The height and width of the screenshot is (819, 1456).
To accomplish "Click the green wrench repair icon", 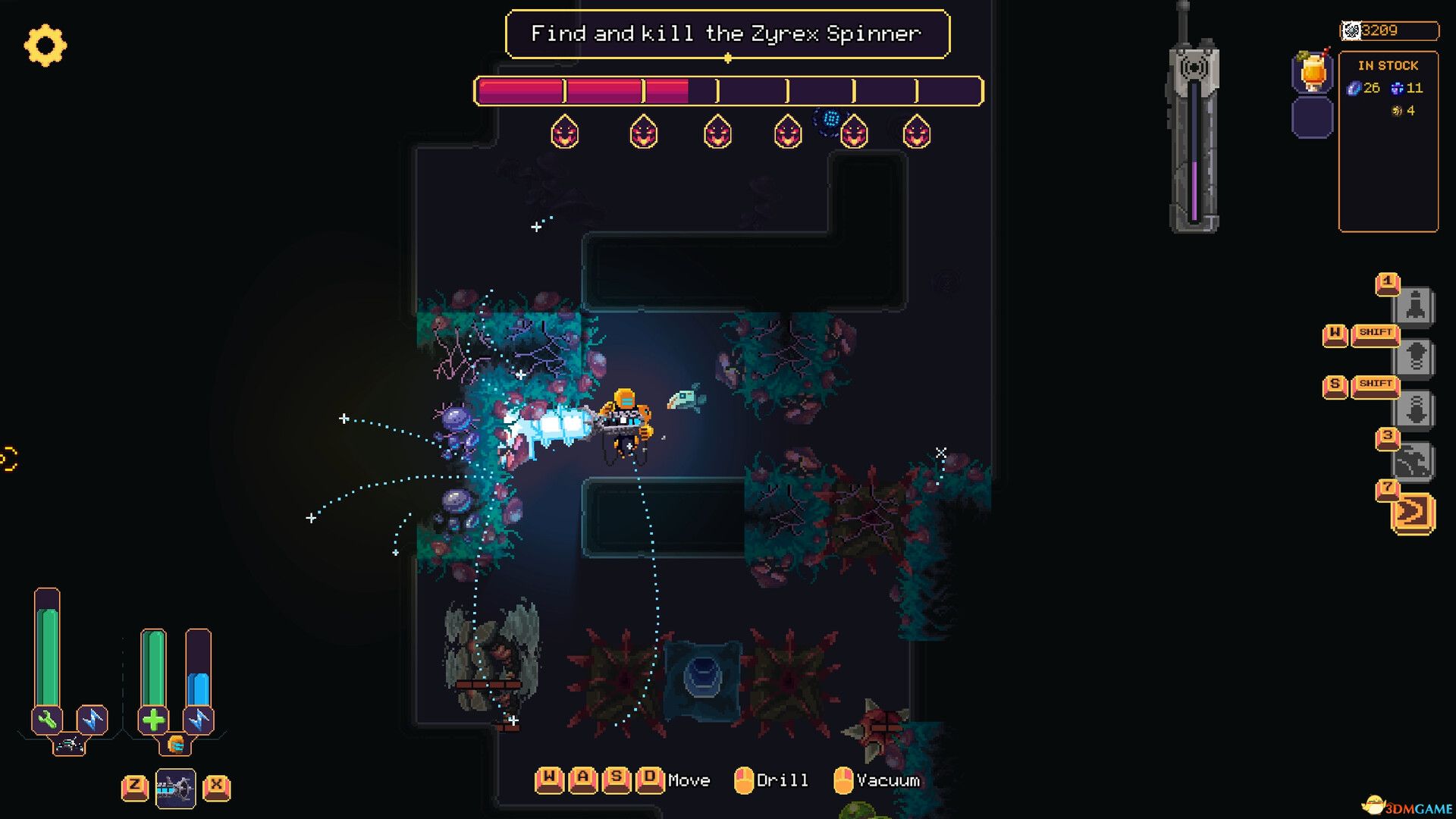I will tap(47, 720).
